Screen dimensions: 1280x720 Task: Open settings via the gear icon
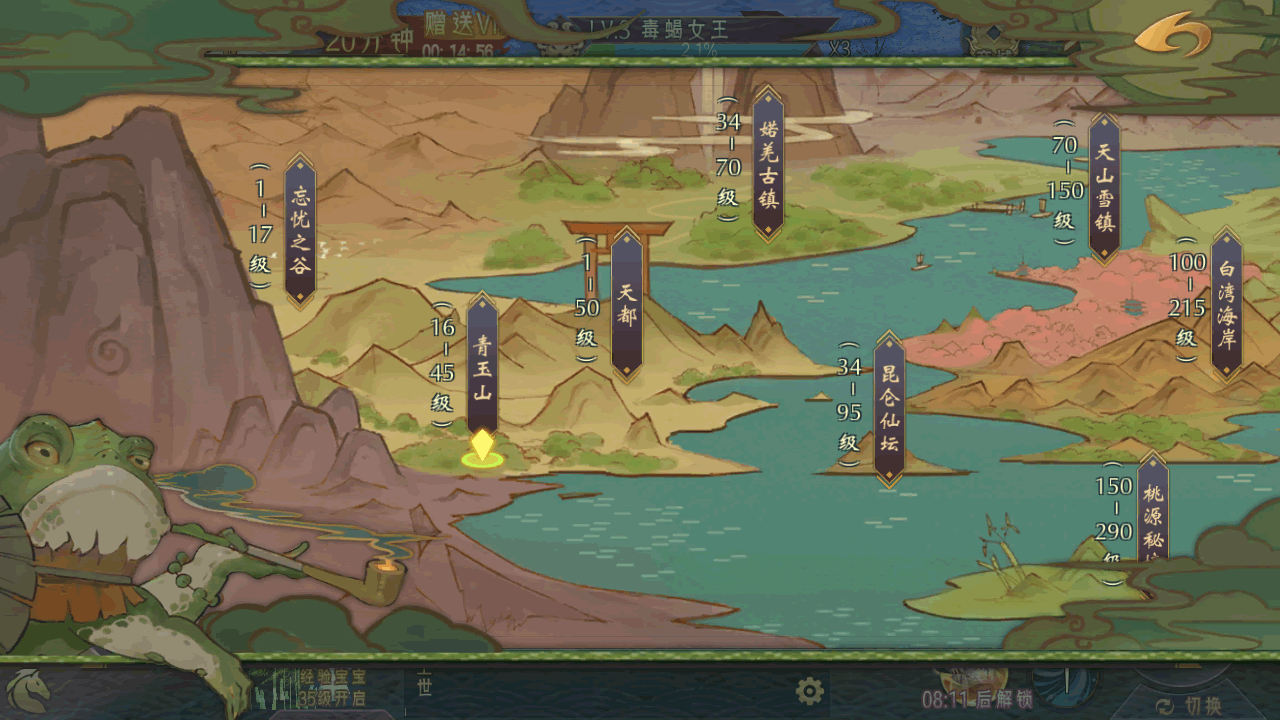point(810,690)
